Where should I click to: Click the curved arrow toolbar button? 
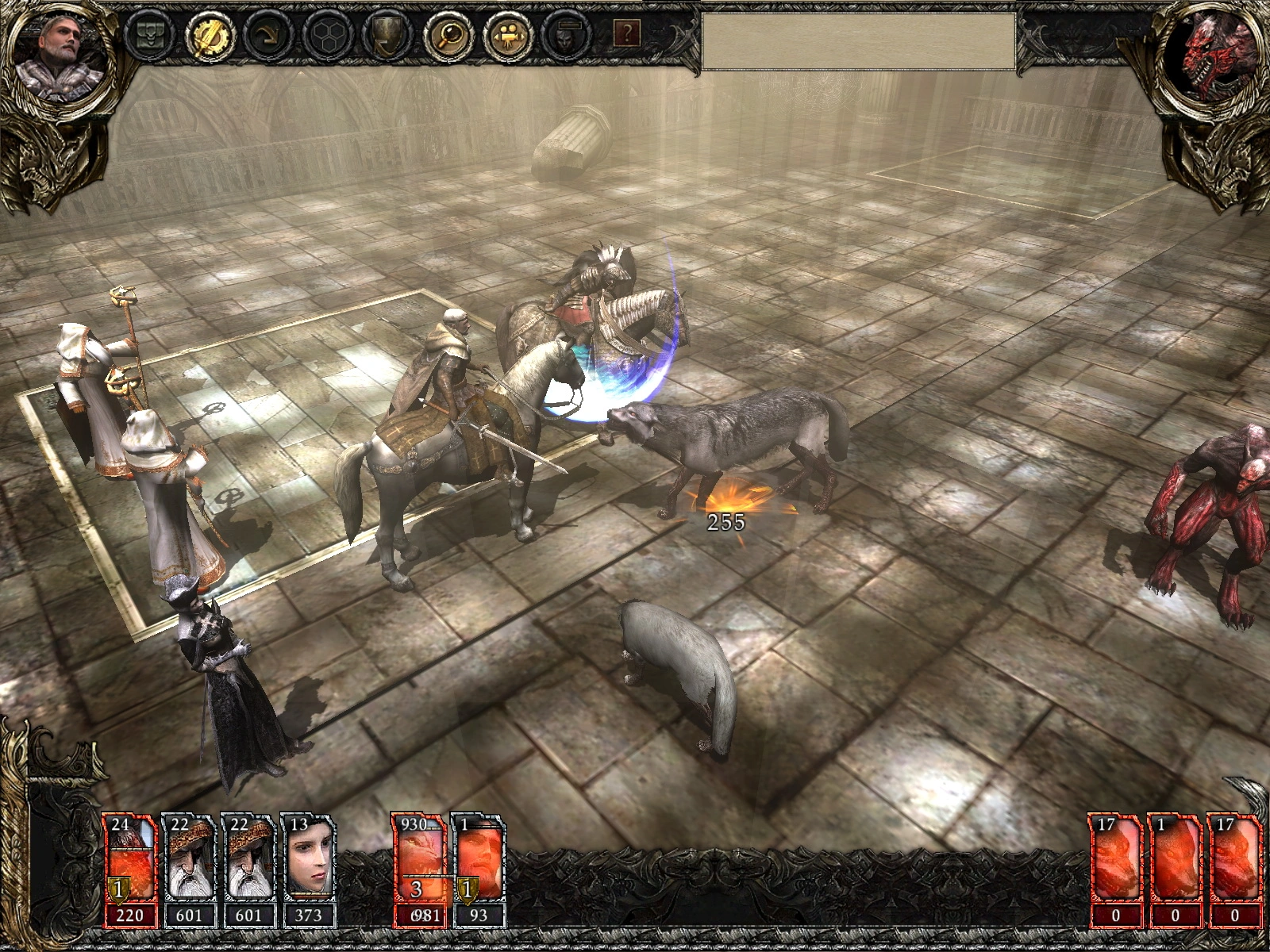[266, 34]
